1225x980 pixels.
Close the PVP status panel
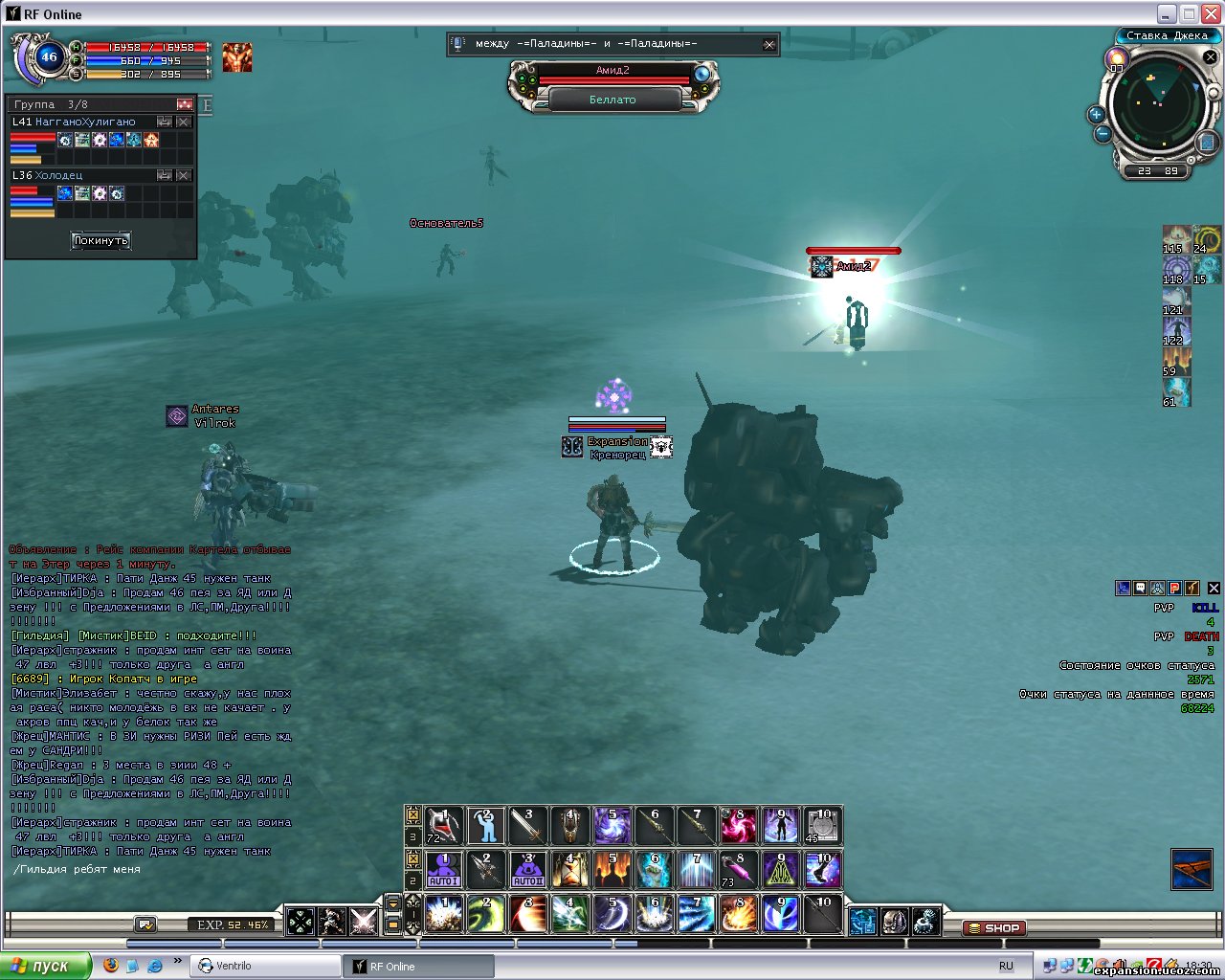click(1214, 589)
